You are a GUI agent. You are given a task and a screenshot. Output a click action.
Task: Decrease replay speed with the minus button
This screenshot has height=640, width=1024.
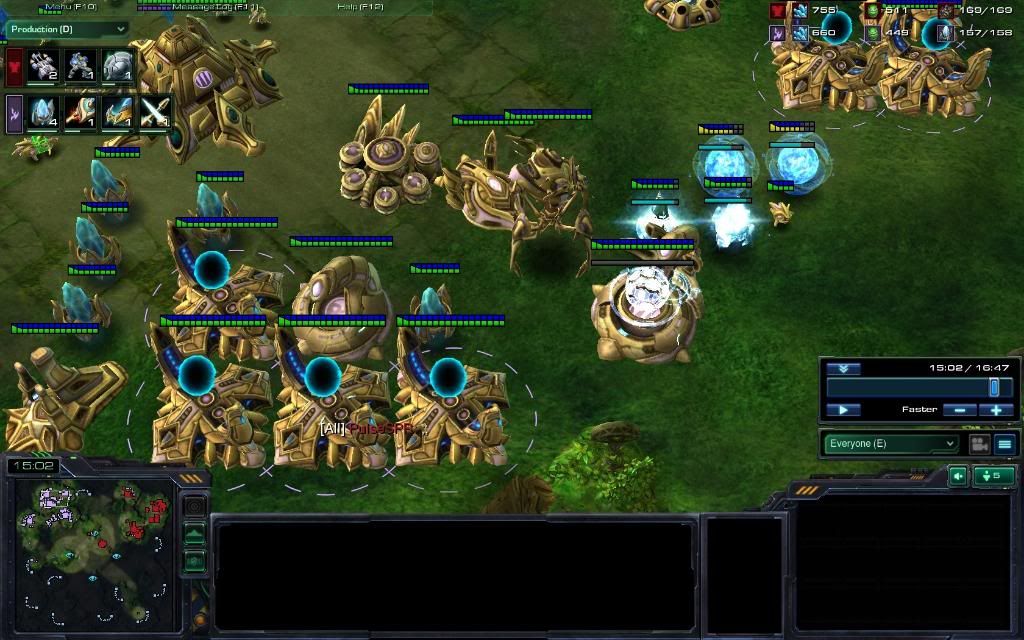pyautogui.click(x=959, y=410)
